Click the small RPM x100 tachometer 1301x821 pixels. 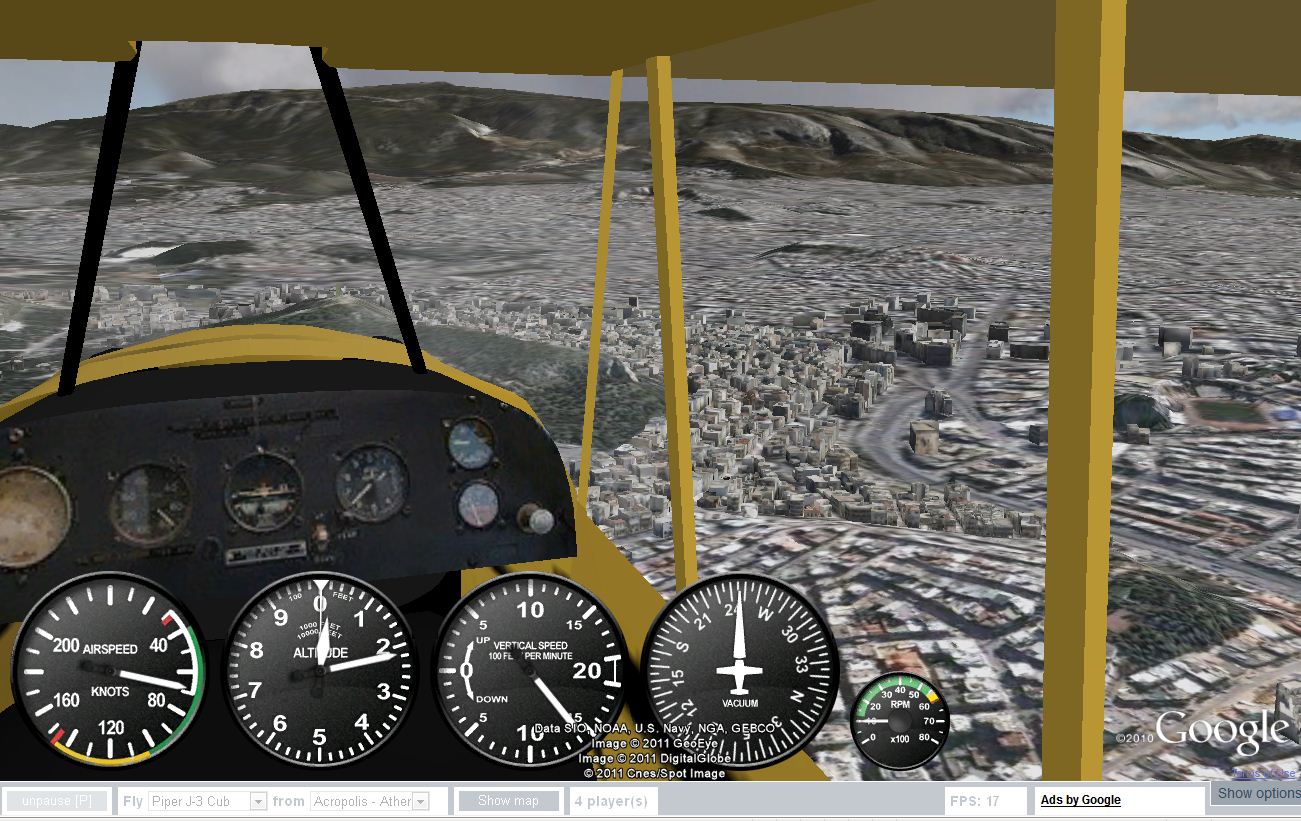pyautogui.click(x=898, y=722)
